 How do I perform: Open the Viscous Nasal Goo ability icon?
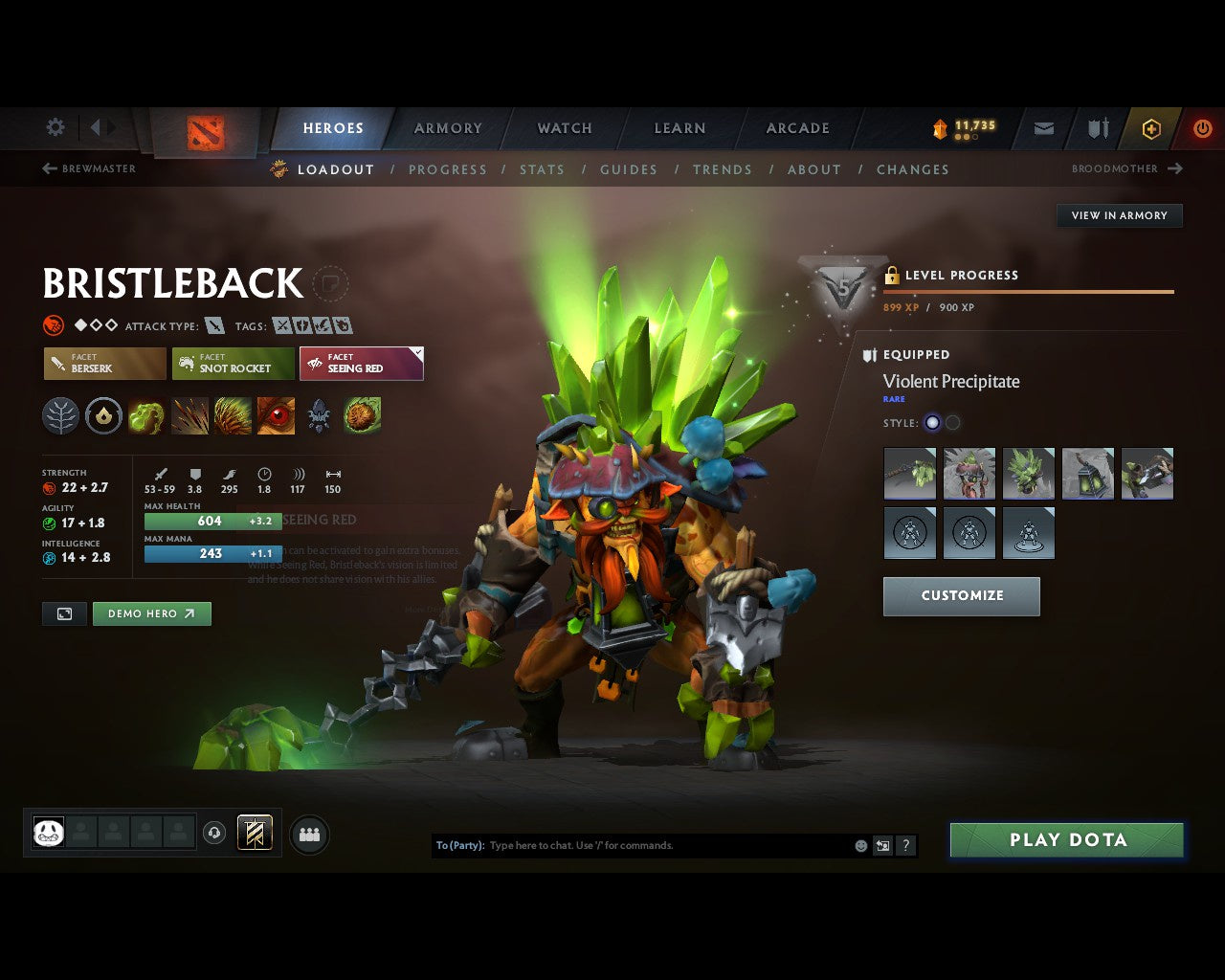coord(146,415)
